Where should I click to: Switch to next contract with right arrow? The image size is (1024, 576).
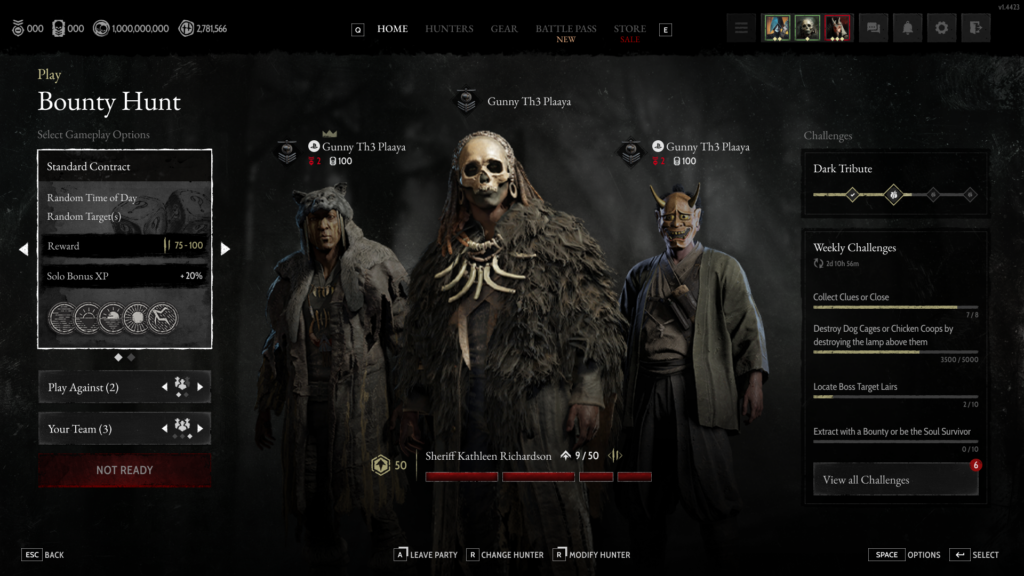225,249
